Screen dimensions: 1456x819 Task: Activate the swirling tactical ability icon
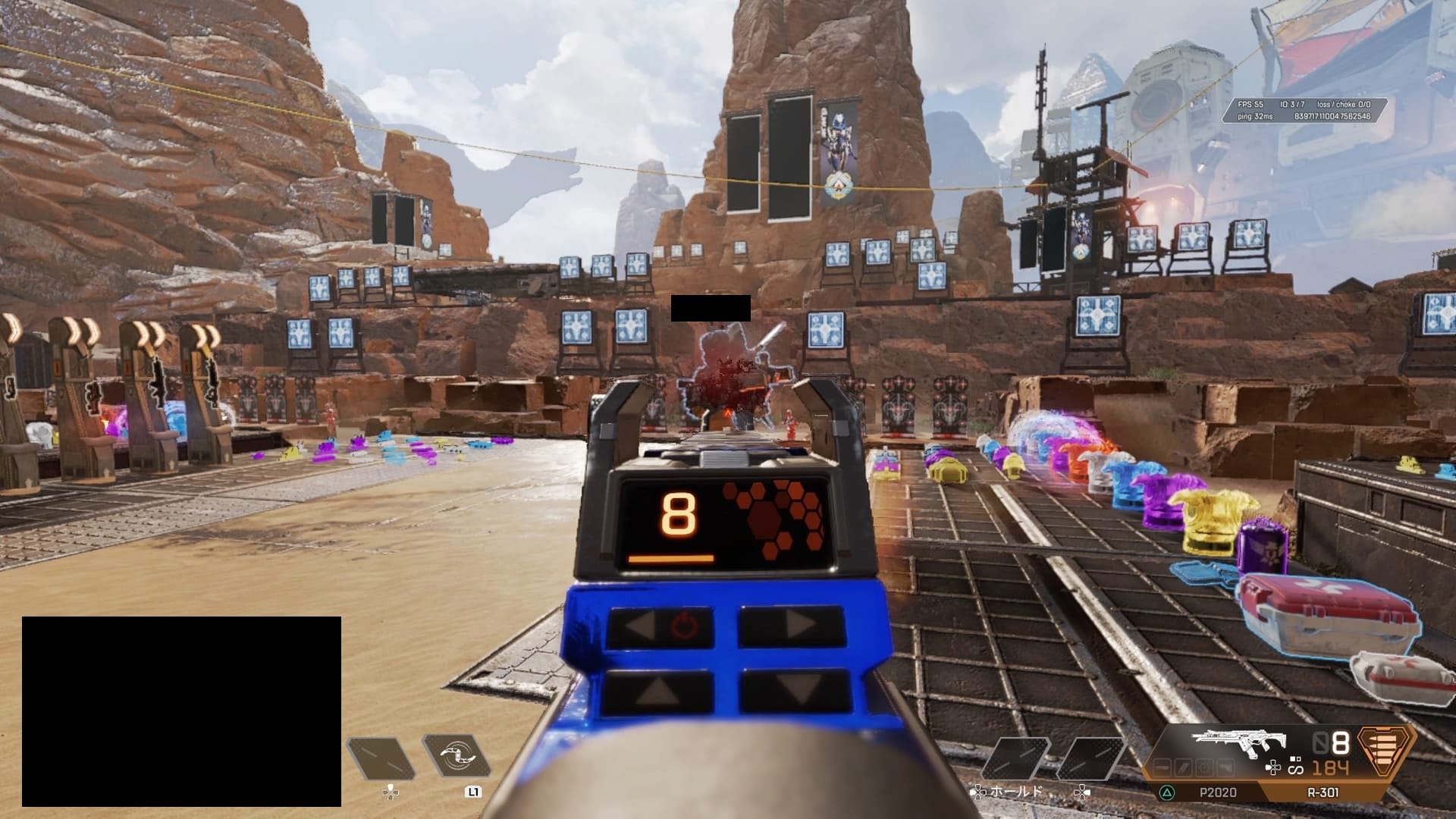tap(457, 755)
